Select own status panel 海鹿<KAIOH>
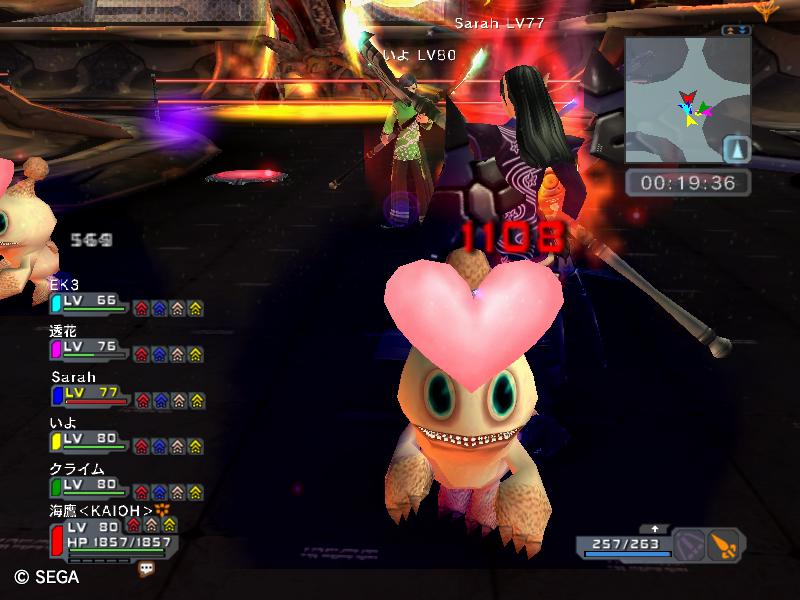The width and height of the screenshot is (800, 600). tap(100, 536)
